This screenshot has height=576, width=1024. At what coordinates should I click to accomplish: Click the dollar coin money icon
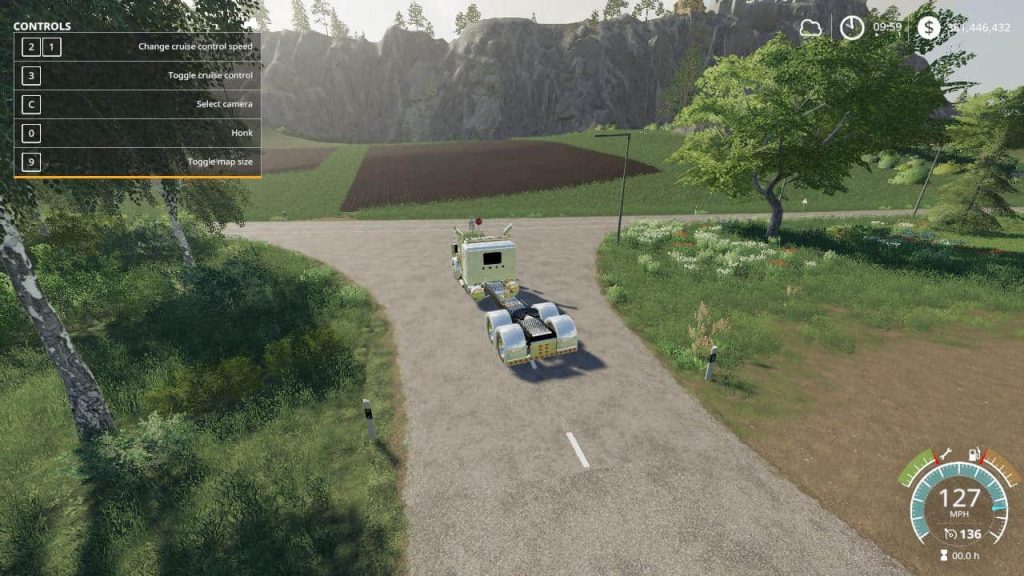928,28
